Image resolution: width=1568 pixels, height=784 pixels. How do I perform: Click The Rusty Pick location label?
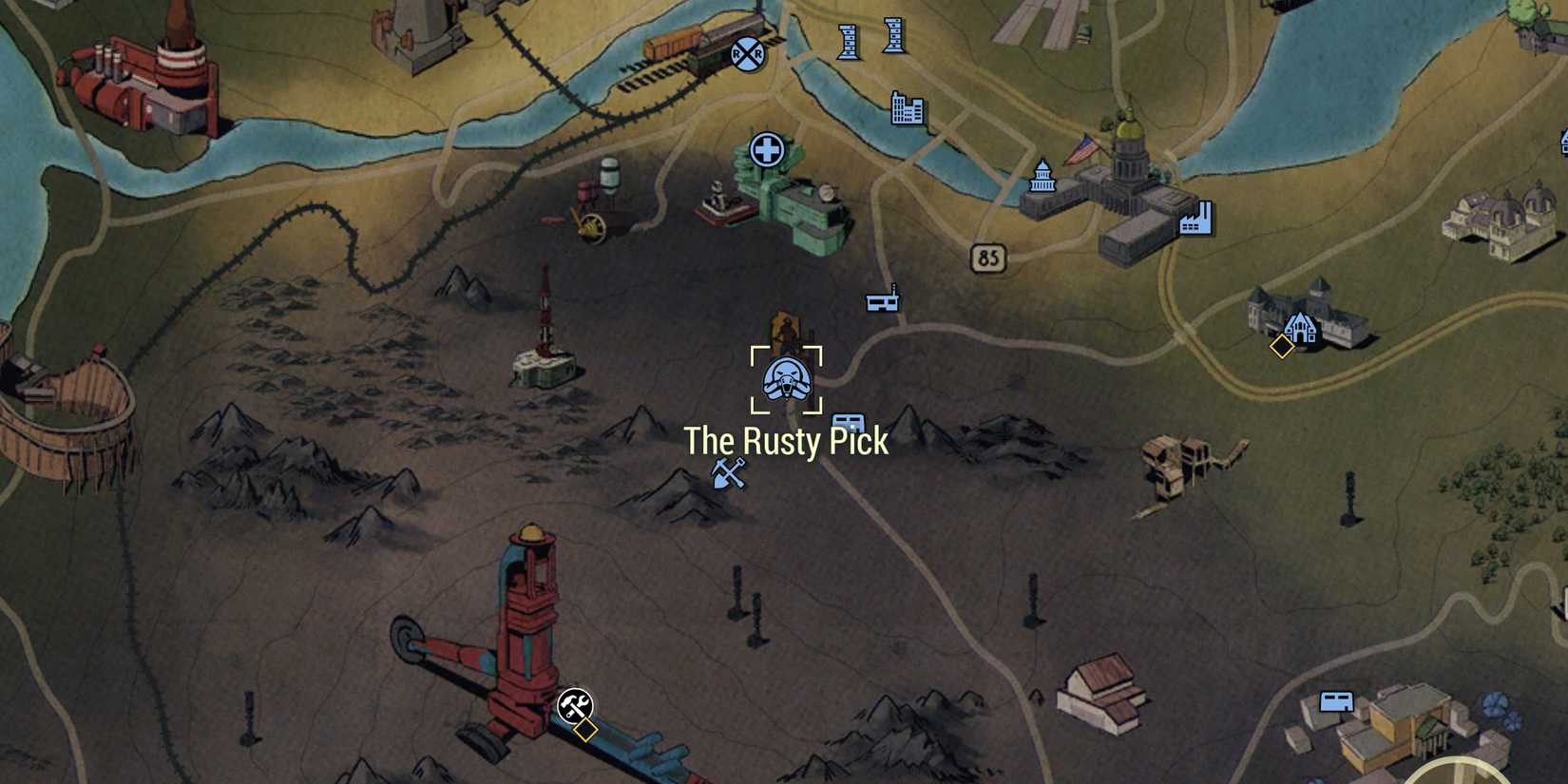(x=786, y=441)
